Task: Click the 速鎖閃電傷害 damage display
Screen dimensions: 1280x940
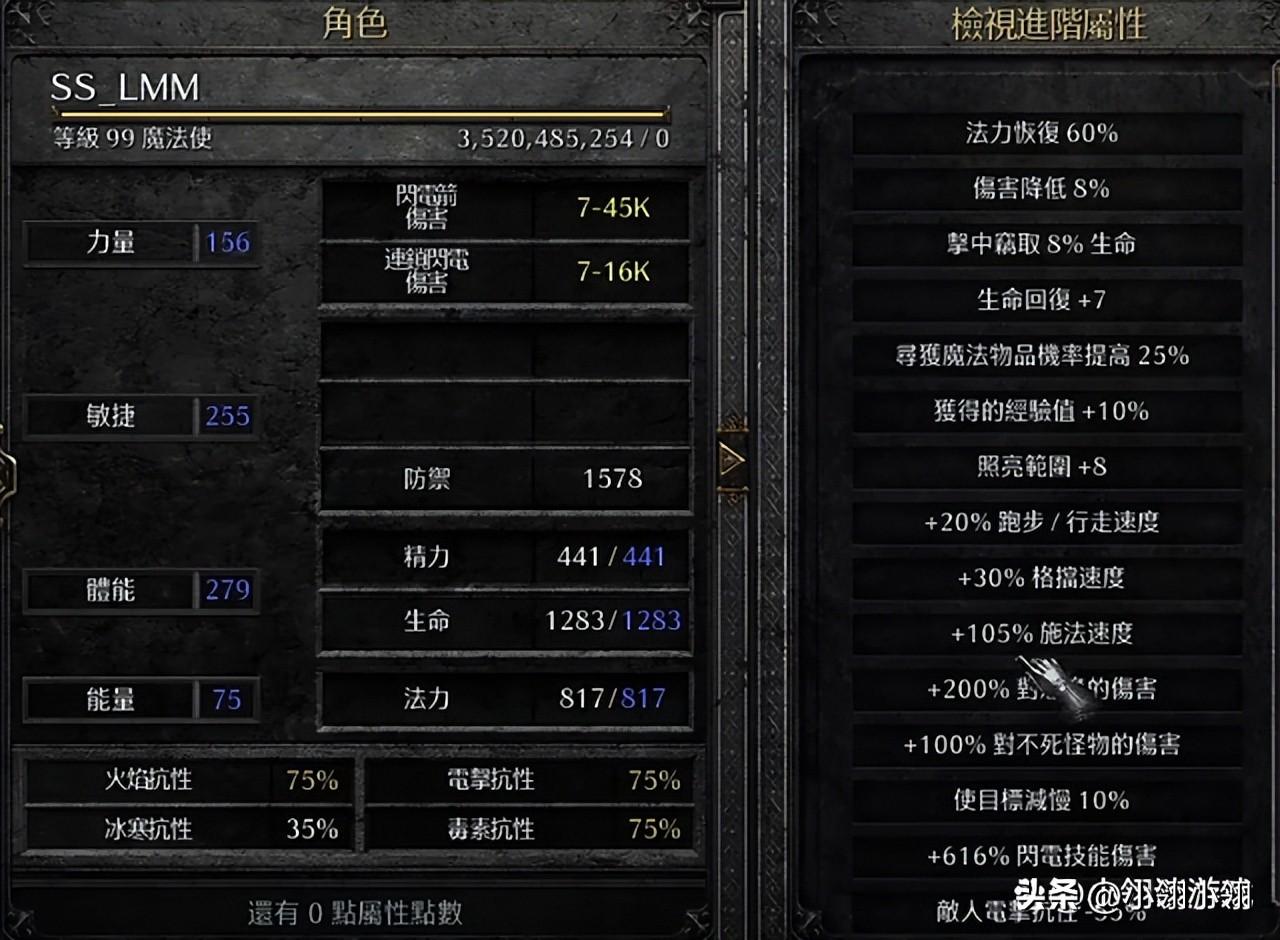Action: click(505, 271)
